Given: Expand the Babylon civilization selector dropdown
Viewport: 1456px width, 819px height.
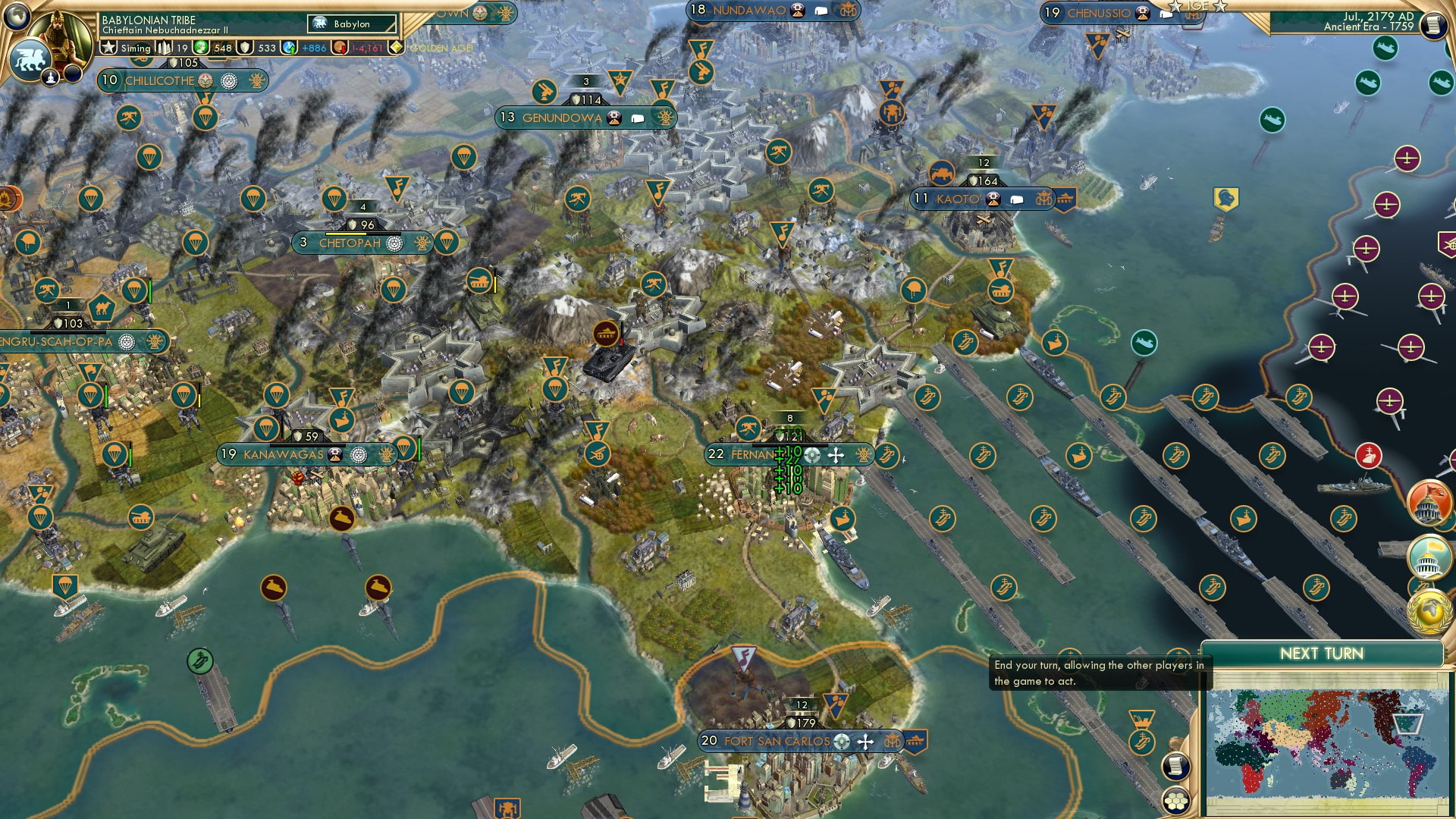Looking at the screenshot, I should tap(350, 24).
